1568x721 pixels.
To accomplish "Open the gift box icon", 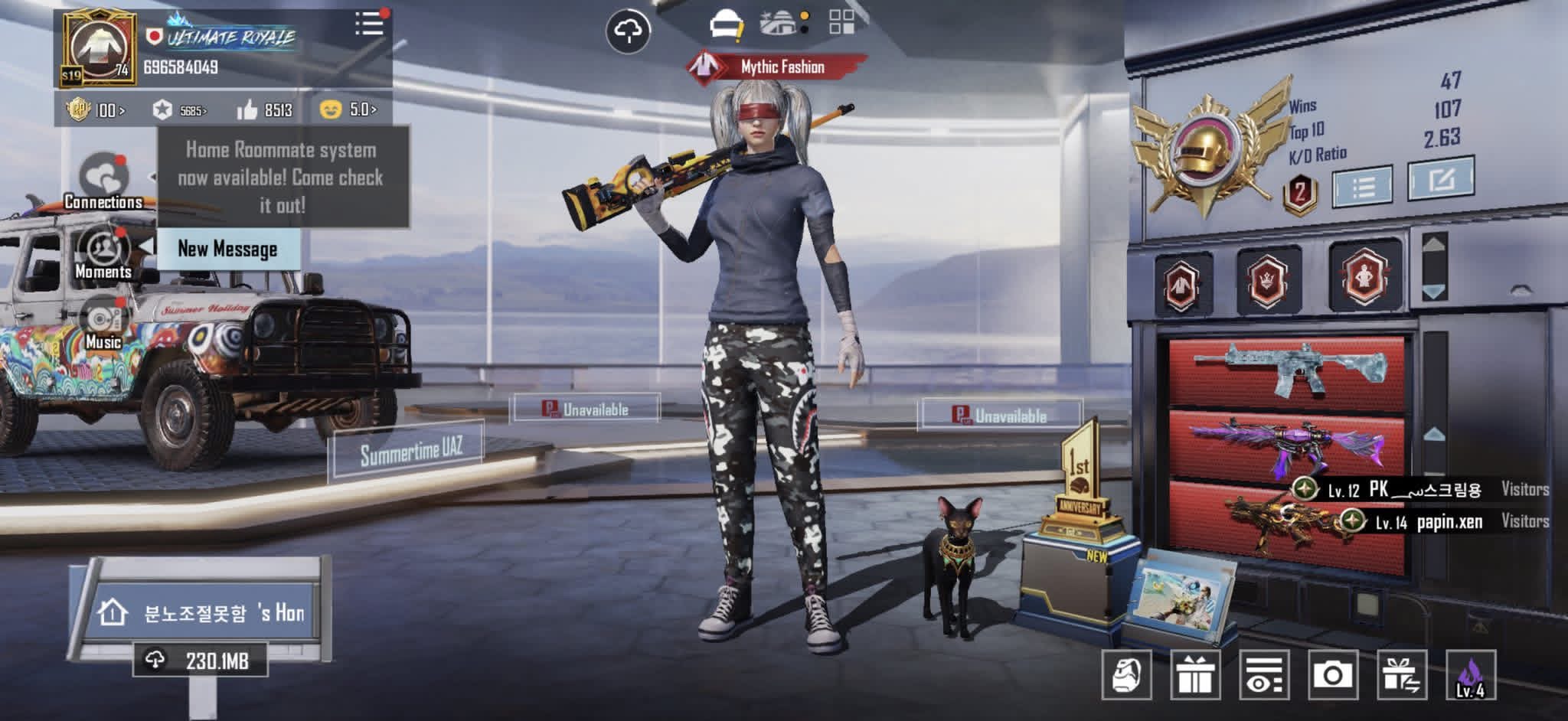I will (x=1194, y=675).
